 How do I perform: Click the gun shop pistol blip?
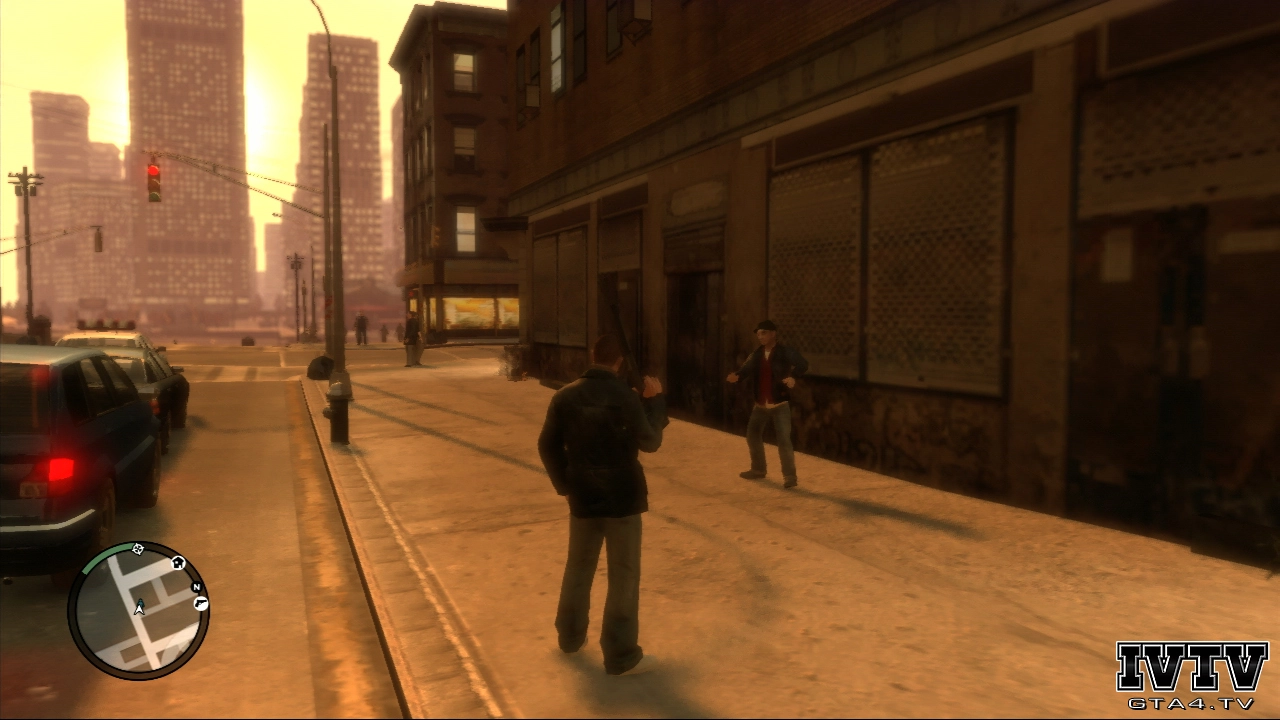[x=200, y=603]
